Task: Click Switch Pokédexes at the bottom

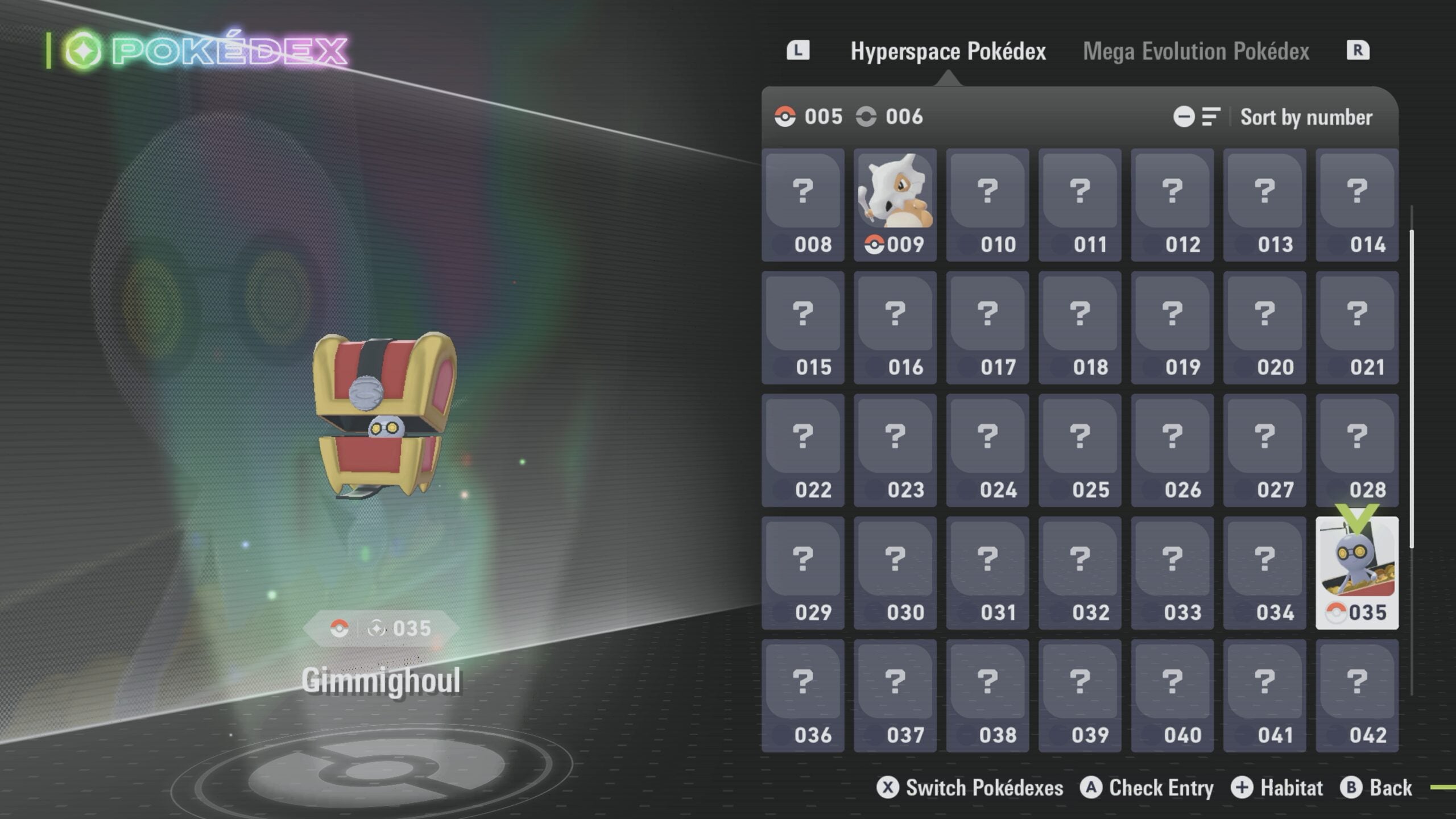Action: (970, 788)
